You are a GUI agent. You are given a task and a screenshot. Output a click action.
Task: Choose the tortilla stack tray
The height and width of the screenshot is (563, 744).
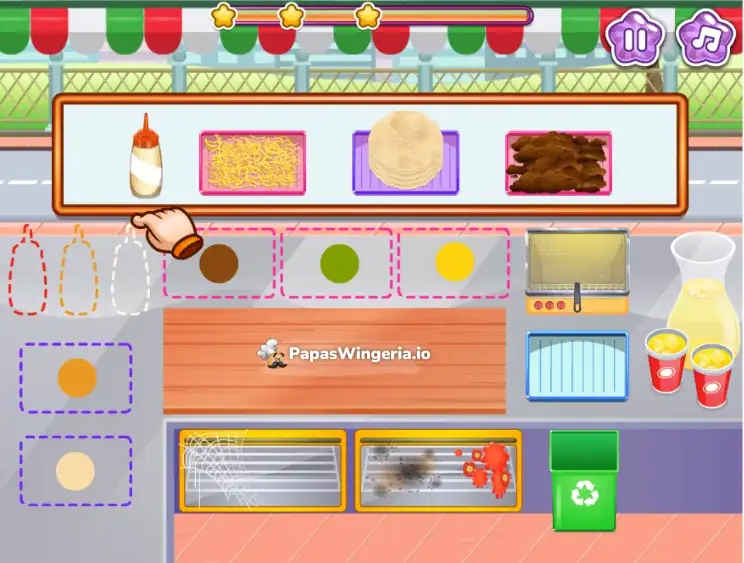(405, 160)
